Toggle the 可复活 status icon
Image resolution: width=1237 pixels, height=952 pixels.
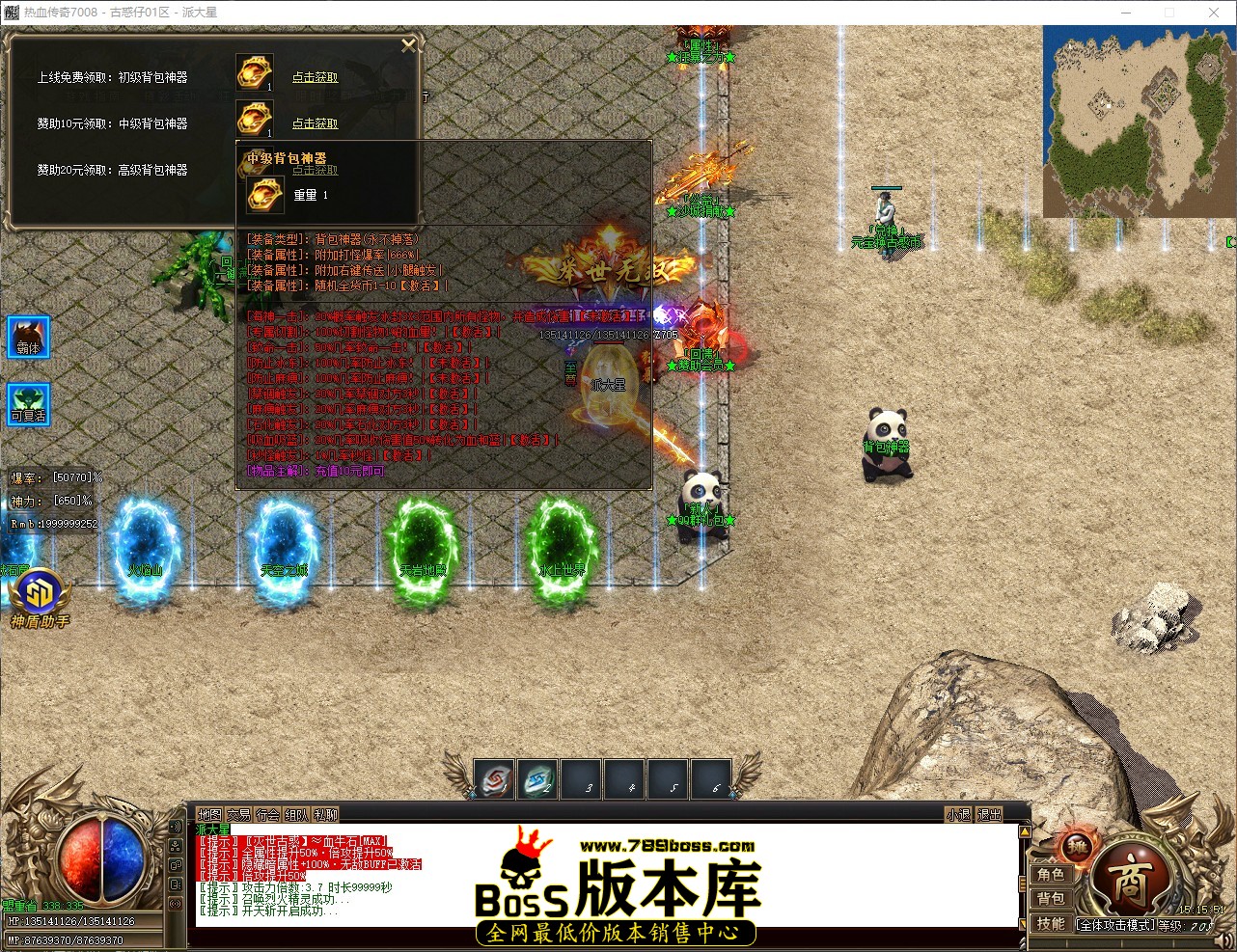point(28,403)
